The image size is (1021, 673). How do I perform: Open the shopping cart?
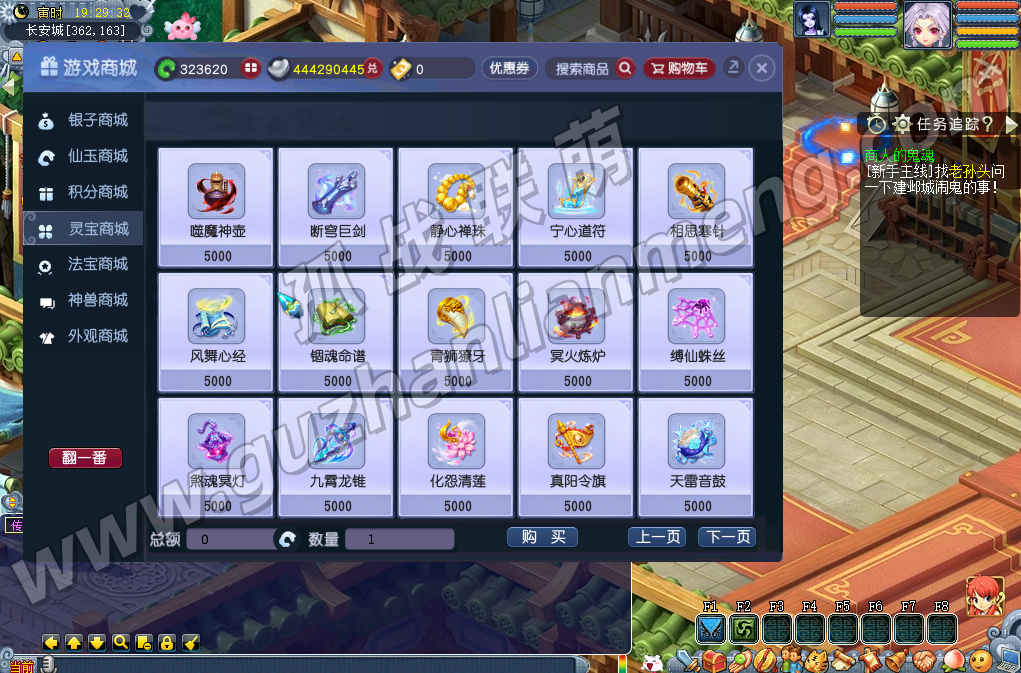[679, 68]
